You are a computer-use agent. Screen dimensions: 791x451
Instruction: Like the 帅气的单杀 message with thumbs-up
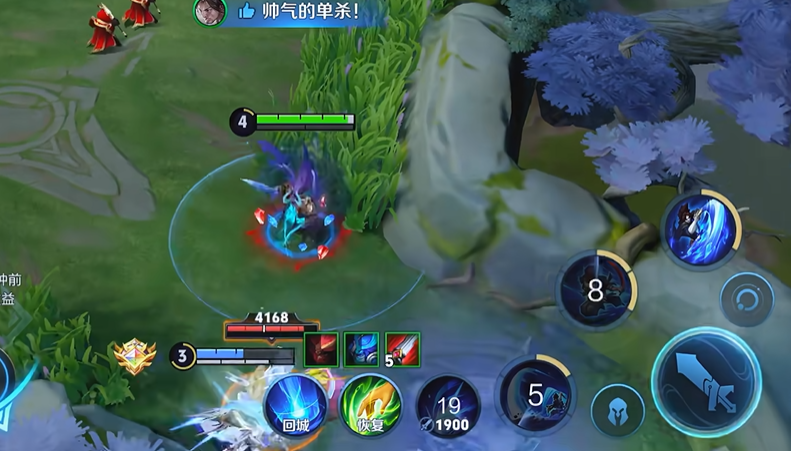[x=246, y=12]
